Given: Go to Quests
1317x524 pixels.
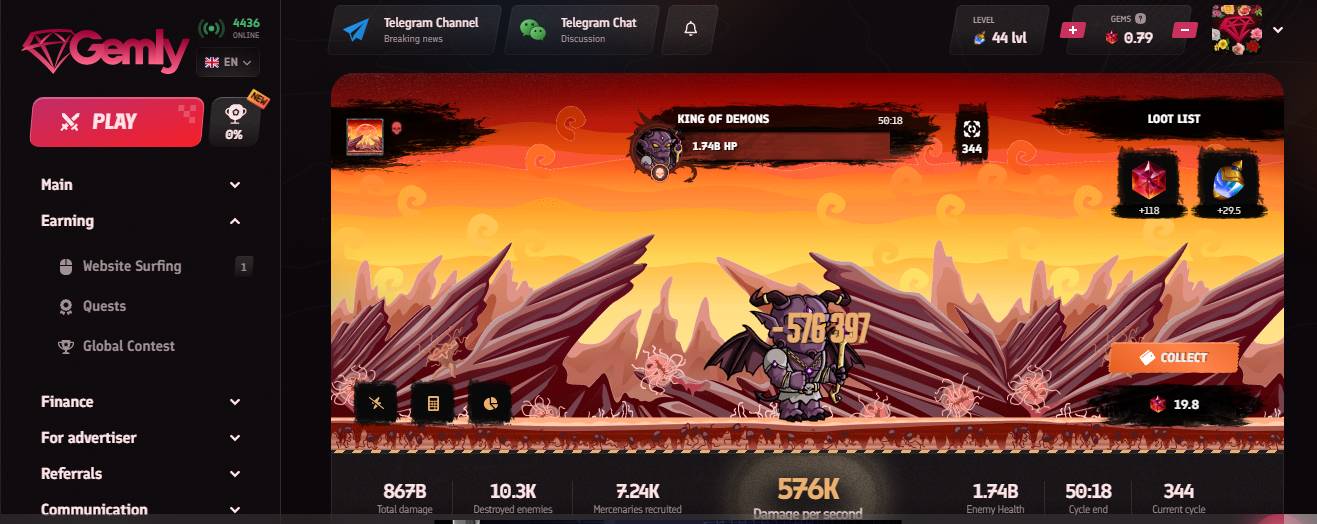Looking at the screenshot, I should coord(104,306).
